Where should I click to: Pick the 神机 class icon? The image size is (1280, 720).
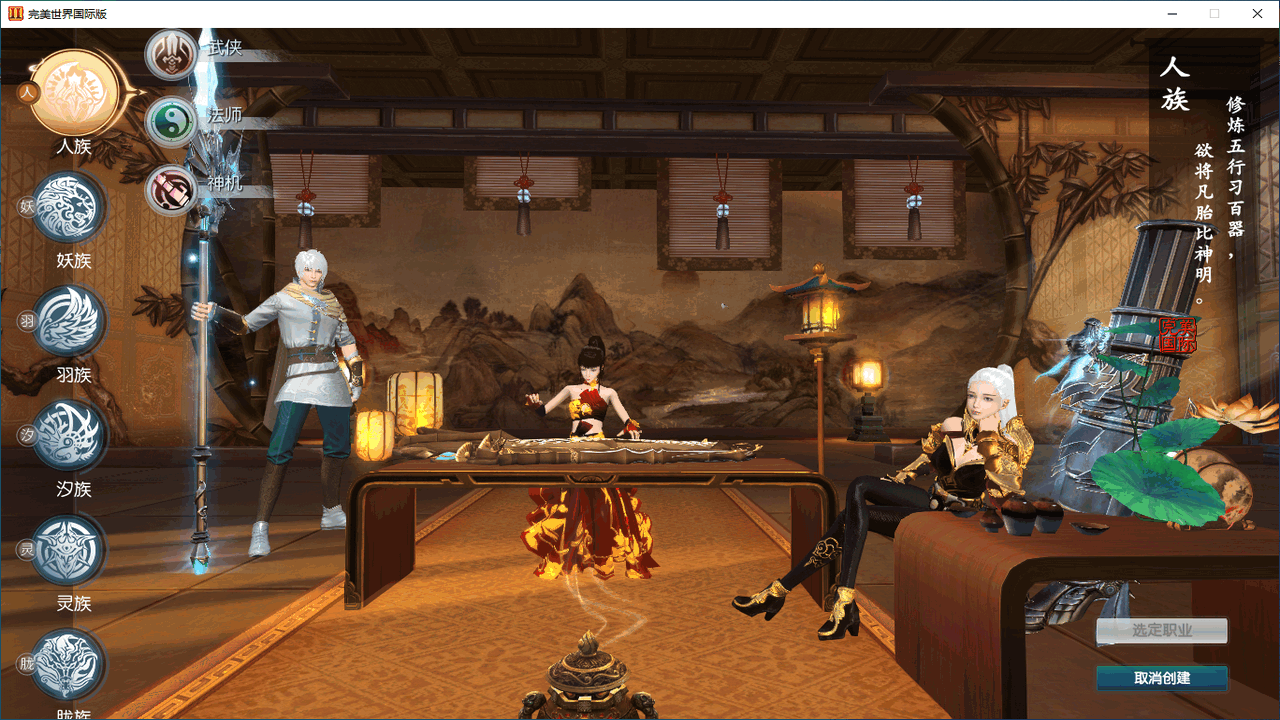tap(172, 190)
